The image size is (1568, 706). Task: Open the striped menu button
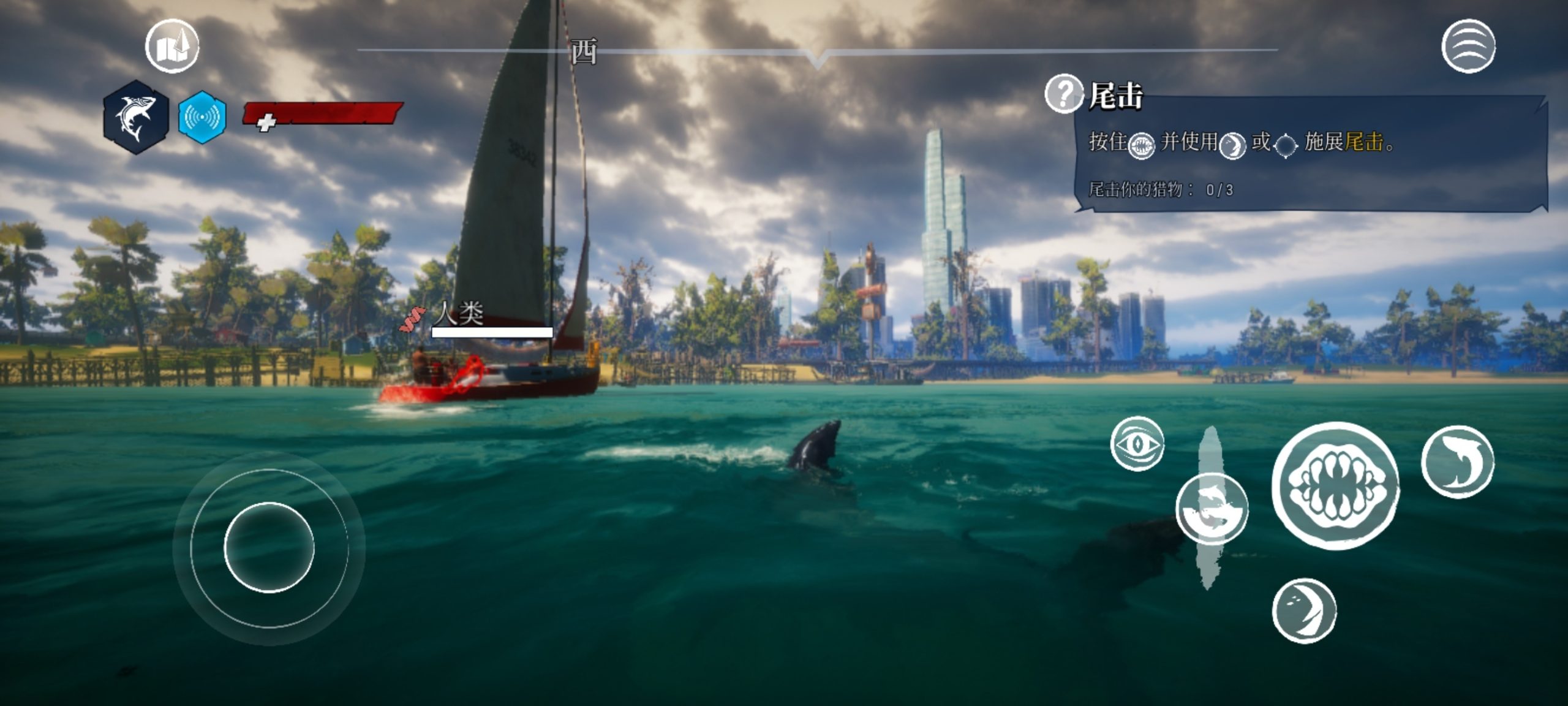(1468, 47)
